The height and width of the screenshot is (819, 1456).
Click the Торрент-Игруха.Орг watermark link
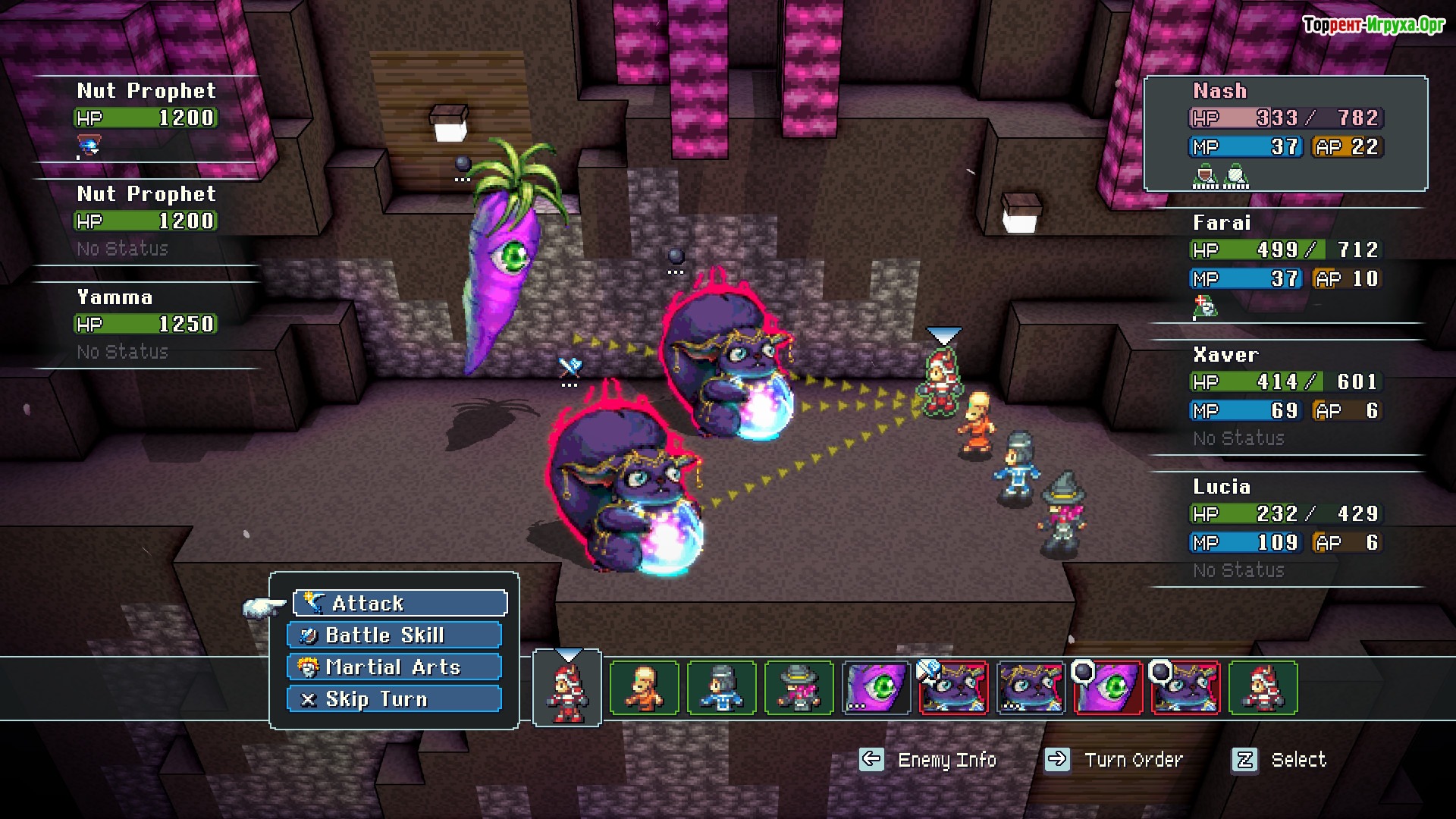pos(1373,25)
